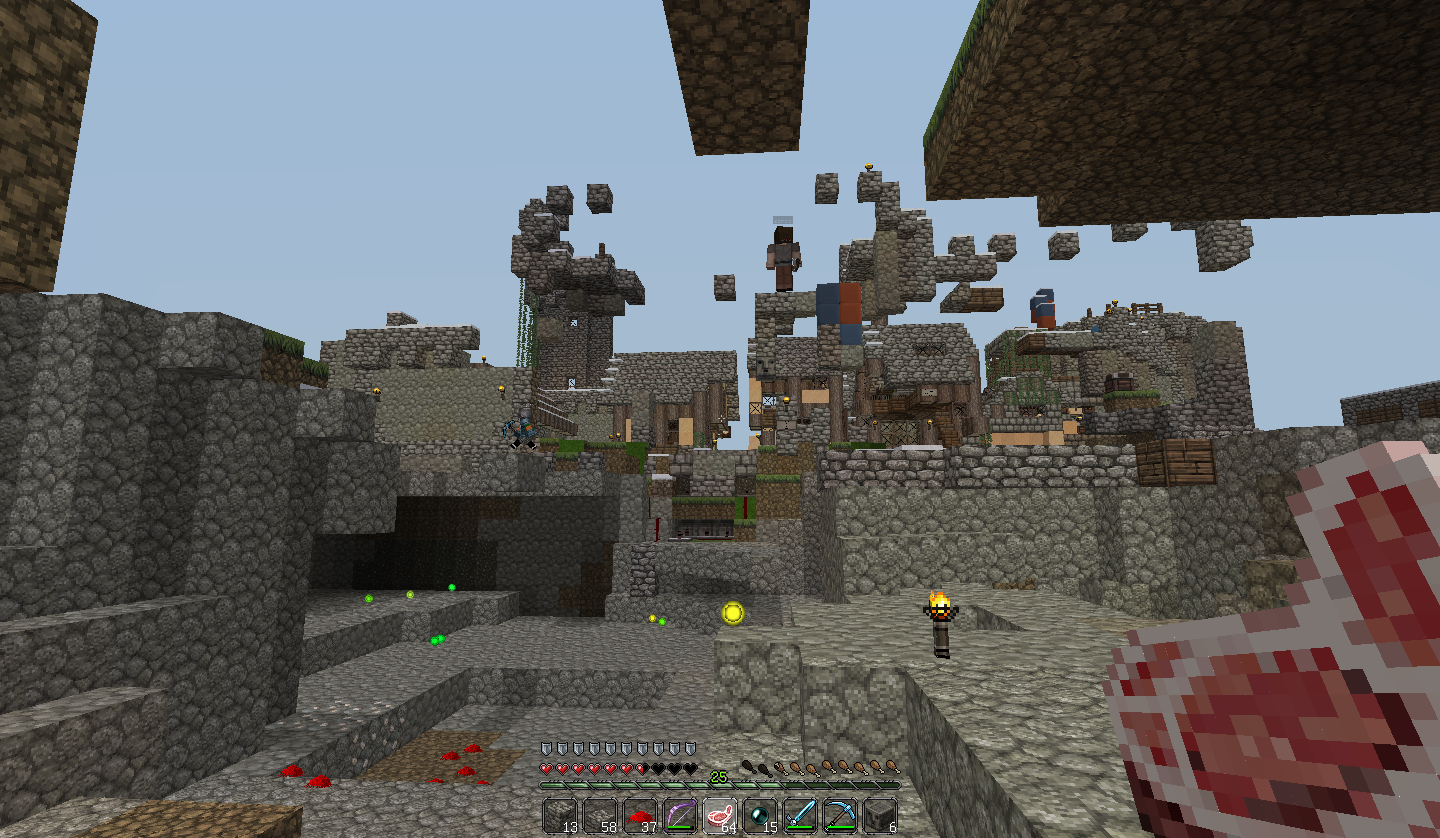1440x838 pixels.
Task: Equip the diamond sword
Action: pyautogui.click(x=801, y=816)
